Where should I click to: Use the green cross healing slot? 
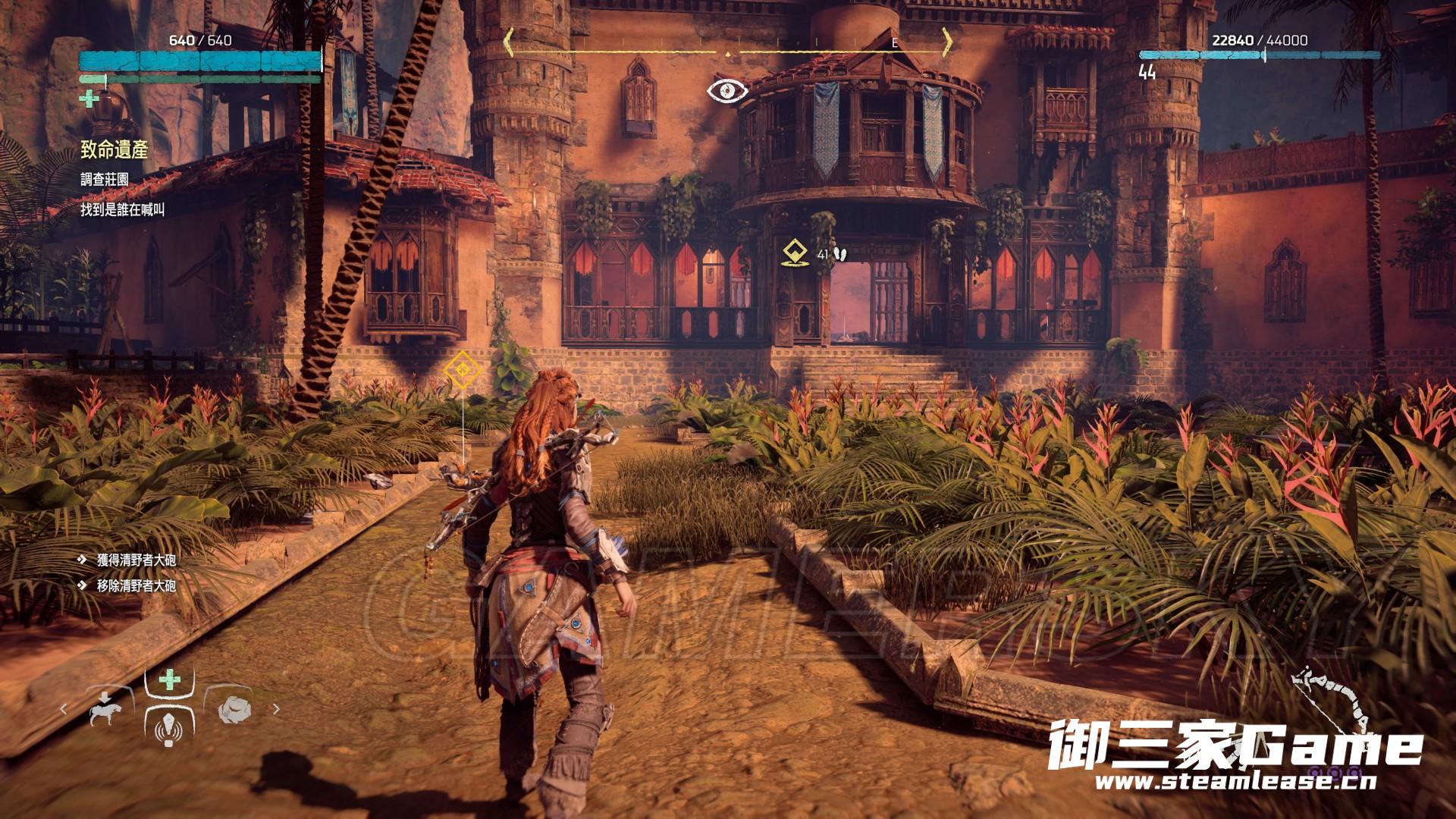pyautogui.click(x=170, y=680)
